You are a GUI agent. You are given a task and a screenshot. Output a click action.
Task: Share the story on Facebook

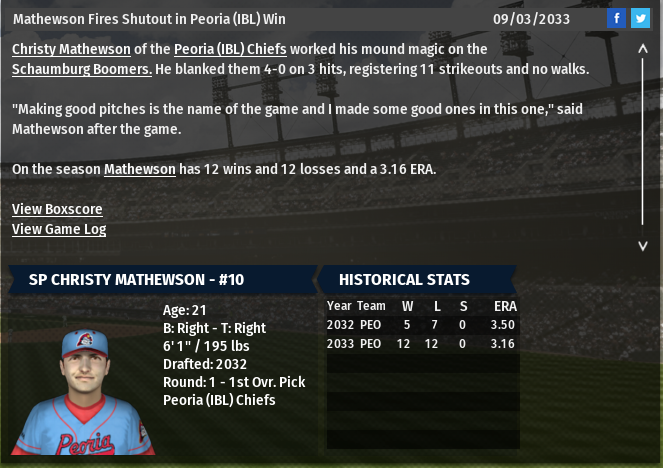(x=617, y=19)
